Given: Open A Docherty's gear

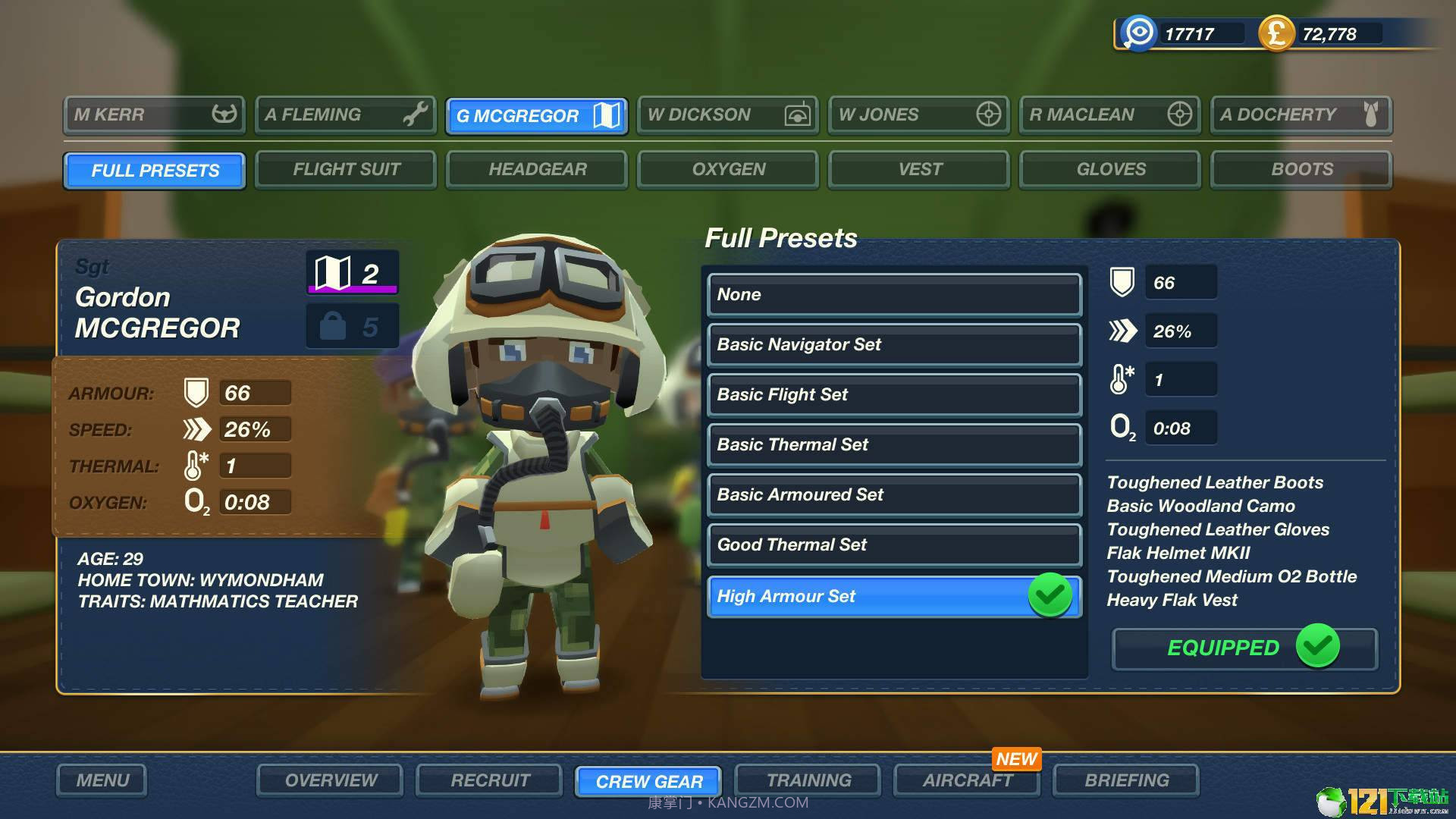Looking at the screenshot, I should pyautogui.click(x=1301, y=115).
